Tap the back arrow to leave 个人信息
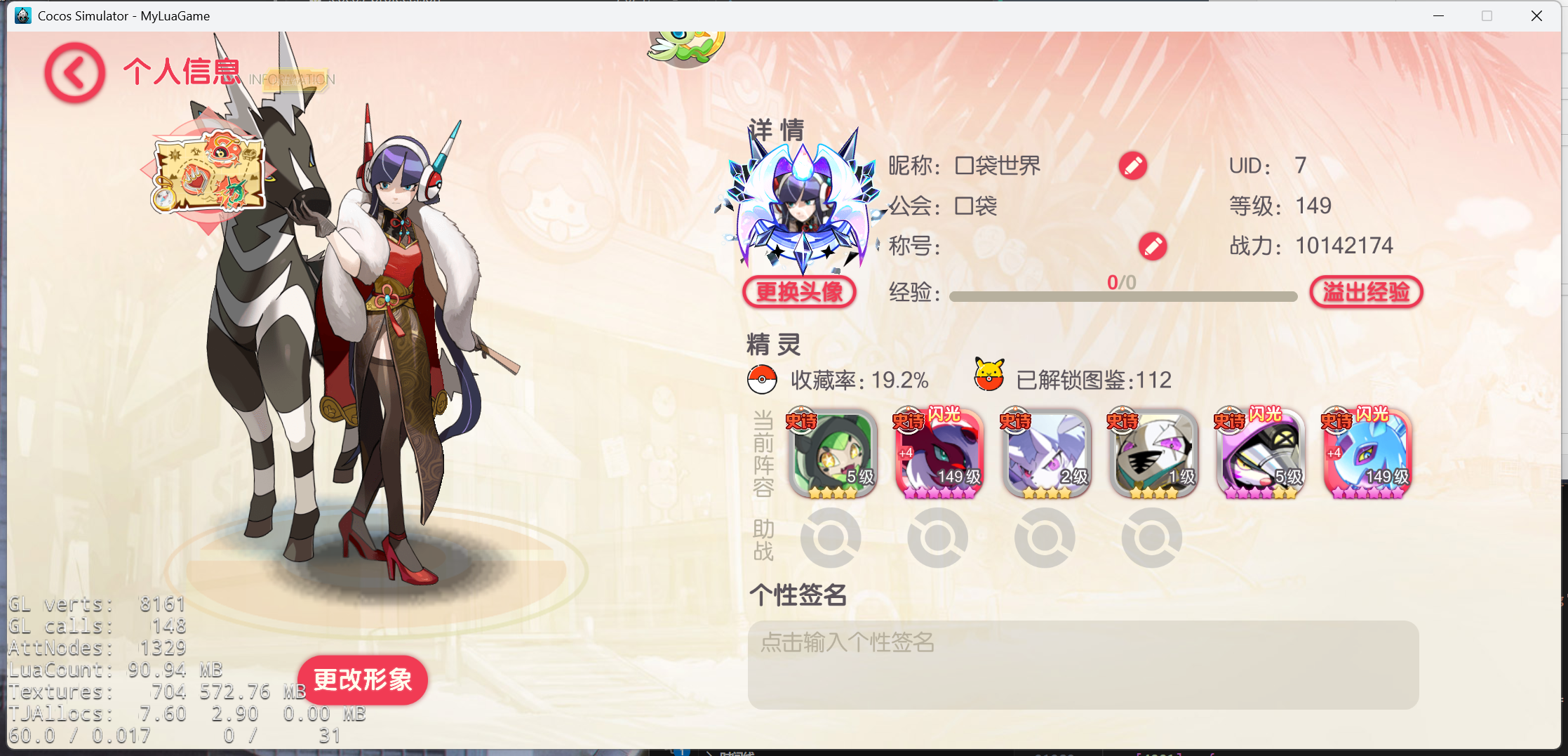Screen dimensions: 1568x756 pyautogui.click(x=74, y=73)
